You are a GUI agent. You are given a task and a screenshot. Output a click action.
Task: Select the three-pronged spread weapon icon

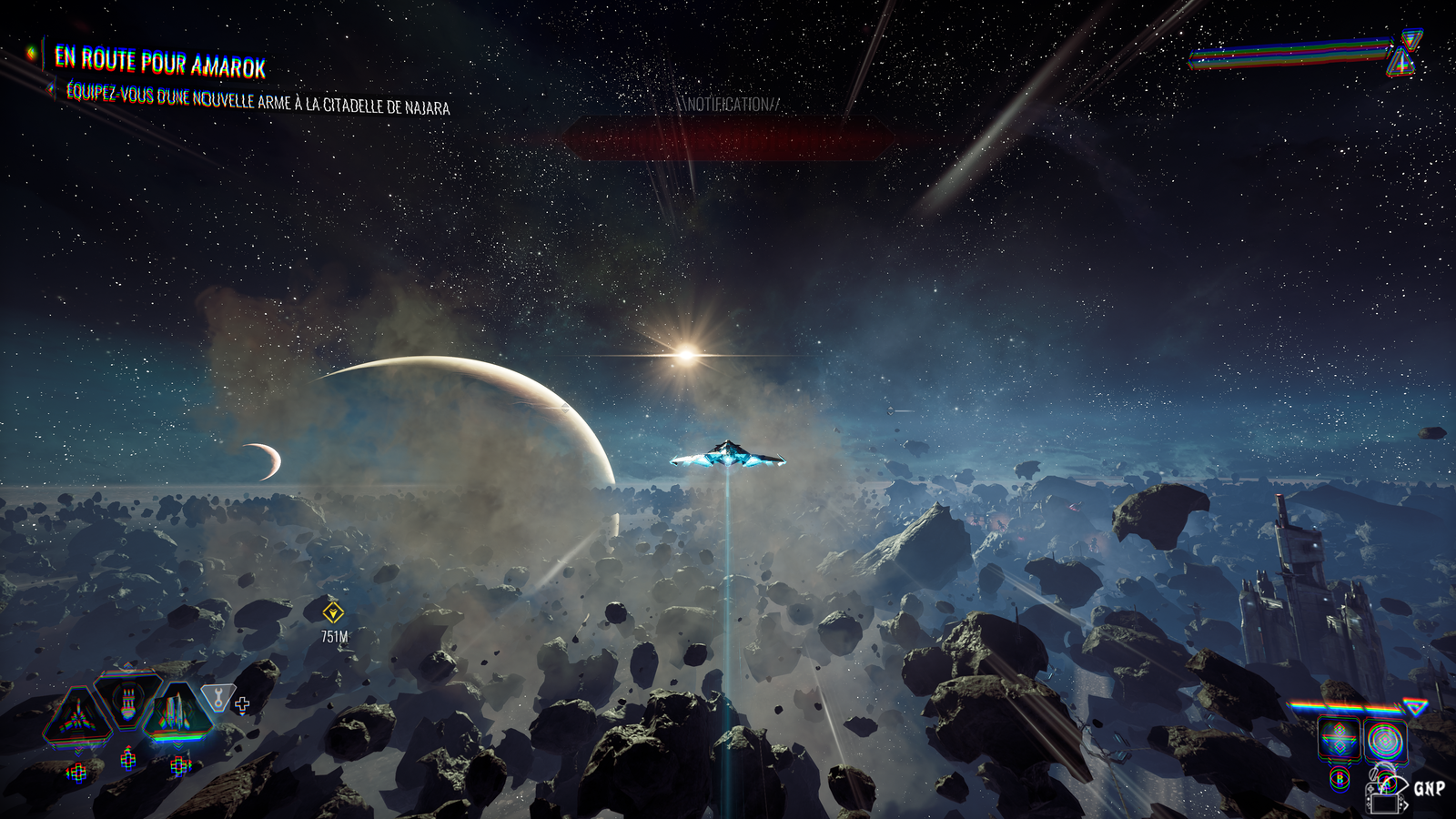tap(78, 715)
